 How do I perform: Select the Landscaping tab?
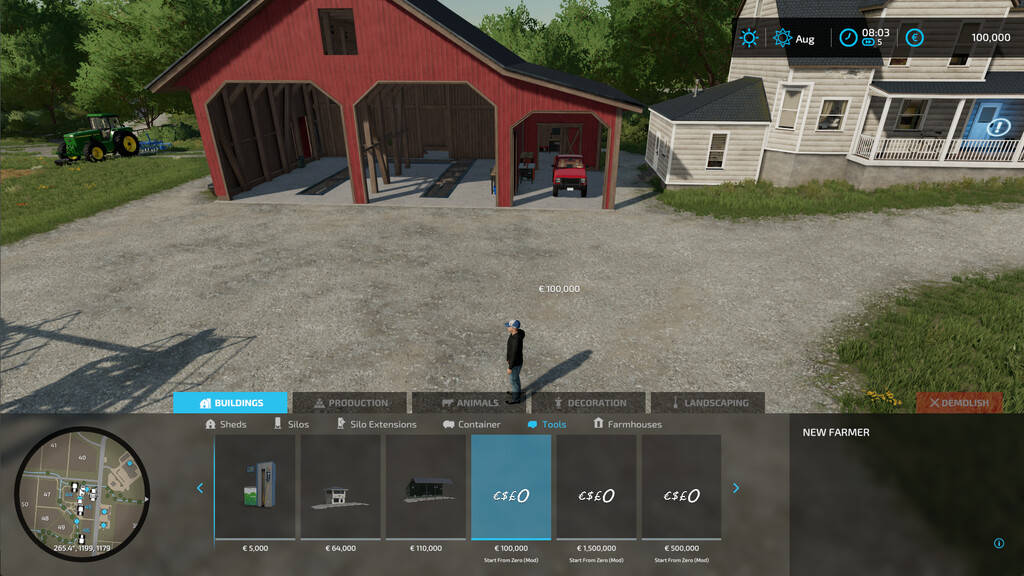(708, 403)
